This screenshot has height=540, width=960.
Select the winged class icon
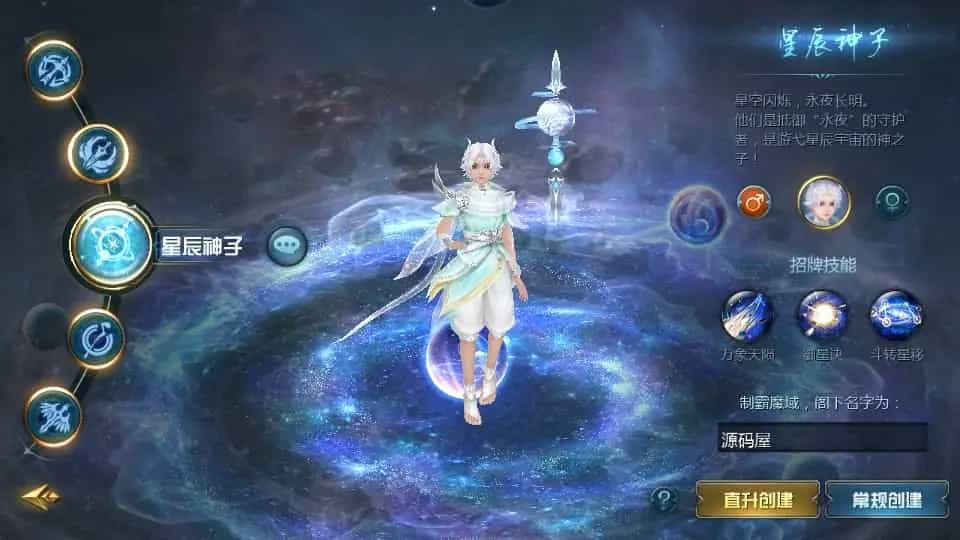click(53, 415)
